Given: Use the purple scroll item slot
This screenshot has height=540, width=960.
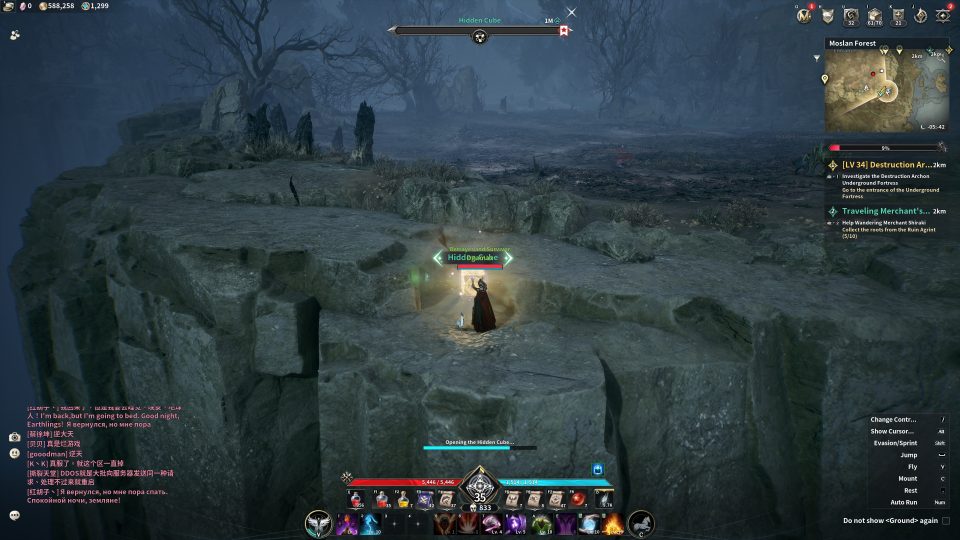Looking at the screenshot, I should tap(423, 499).
